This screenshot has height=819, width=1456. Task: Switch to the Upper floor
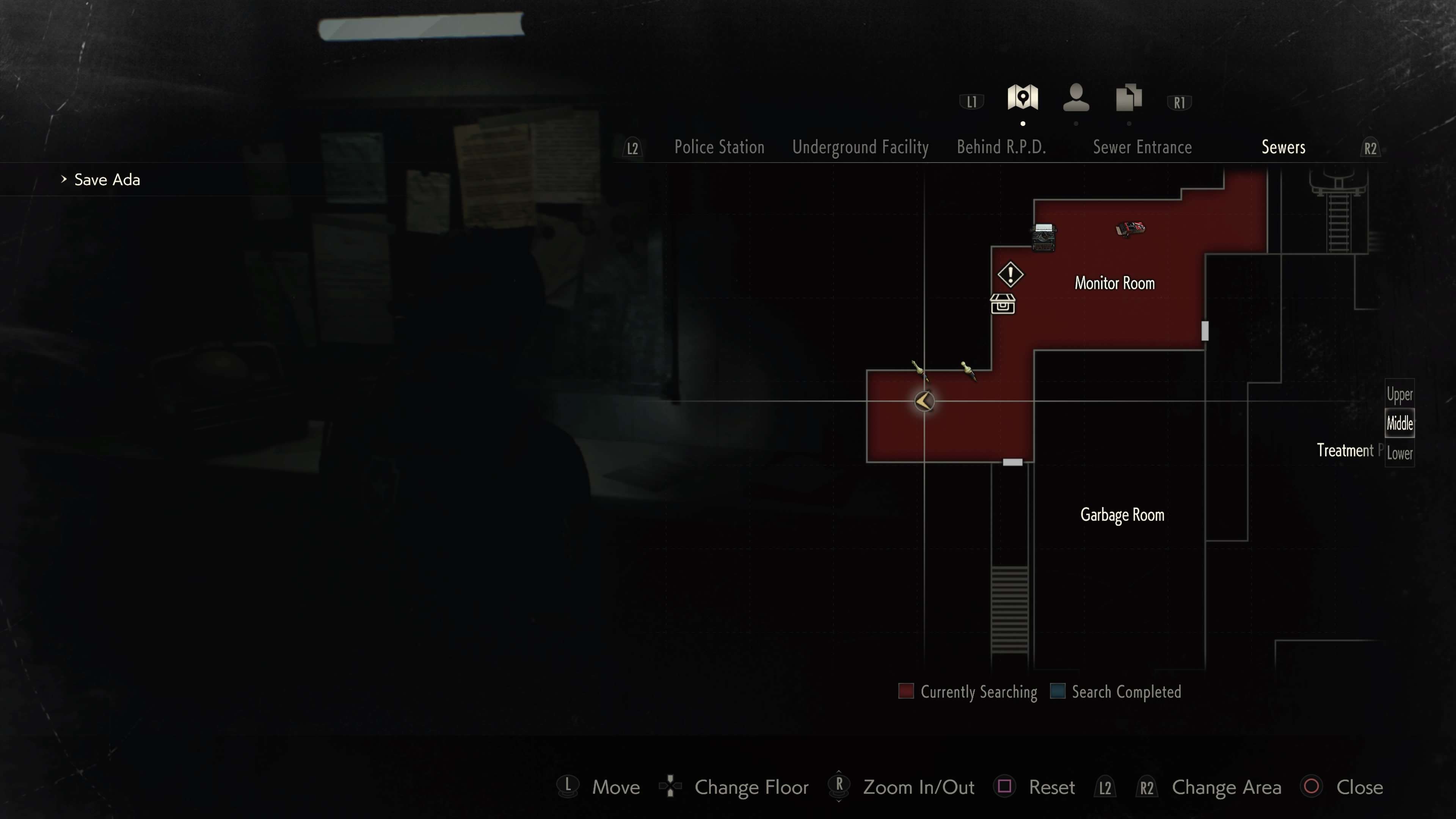[1399, 394]
